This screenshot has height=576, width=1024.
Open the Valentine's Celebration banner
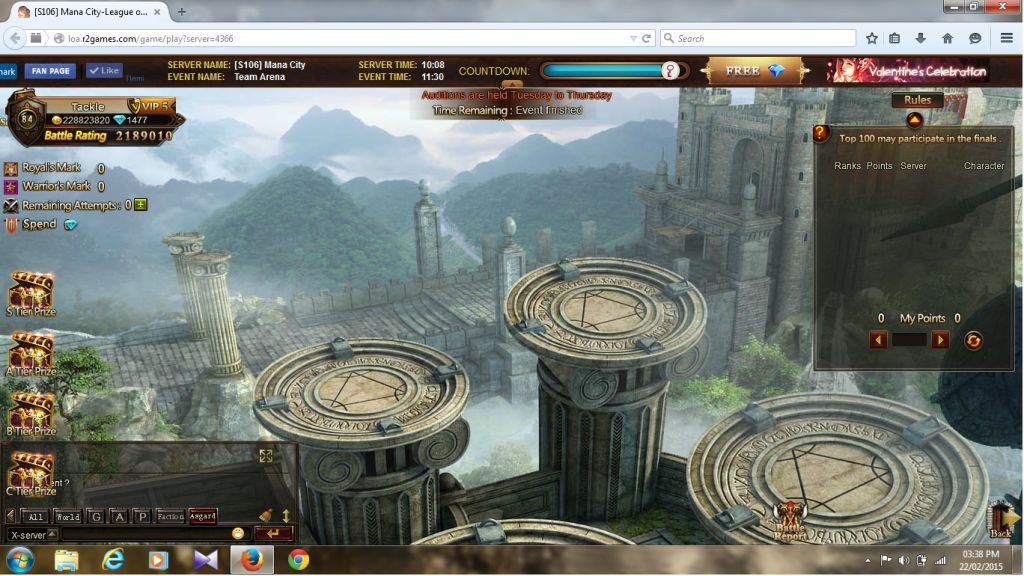pyautogui.click(x=906, y=71)
